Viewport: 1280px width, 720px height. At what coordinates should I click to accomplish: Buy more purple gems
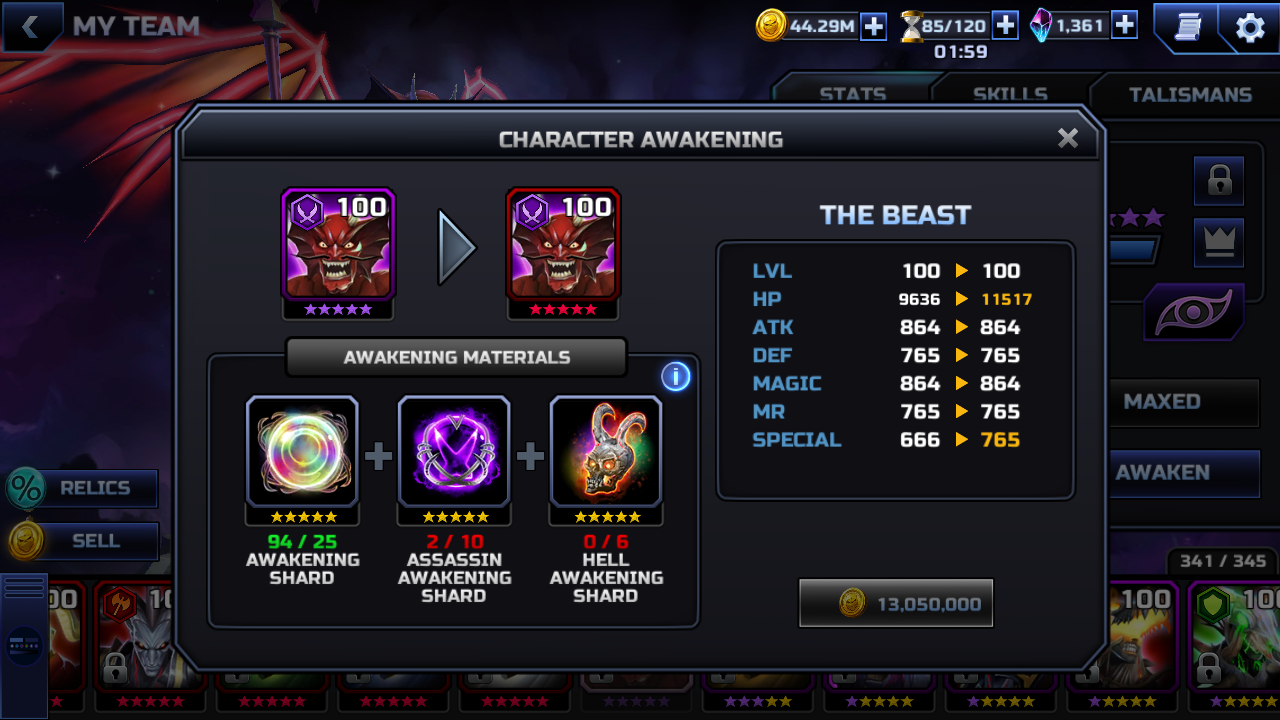click(x=1124, y=26)
